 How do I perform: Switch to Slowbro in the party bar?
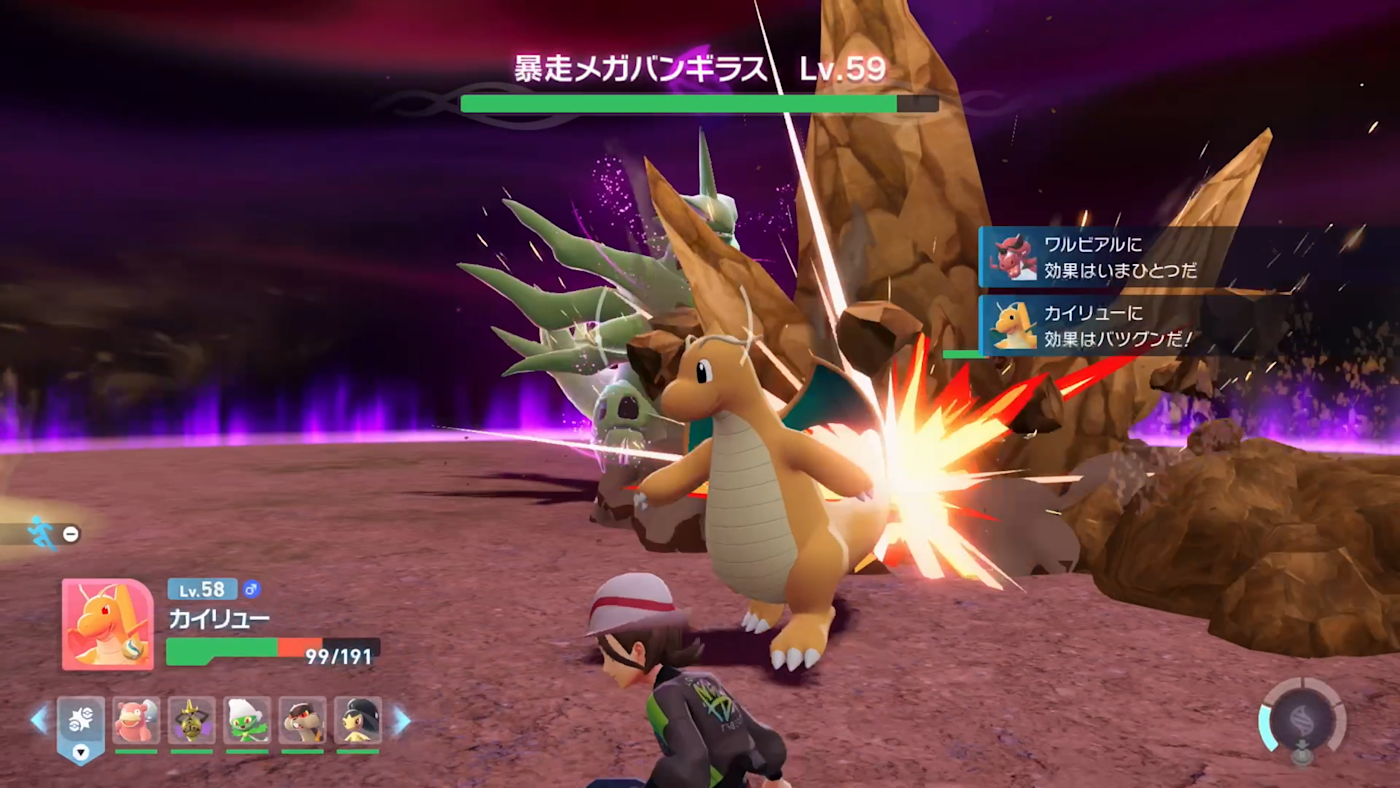coord(136,720)
